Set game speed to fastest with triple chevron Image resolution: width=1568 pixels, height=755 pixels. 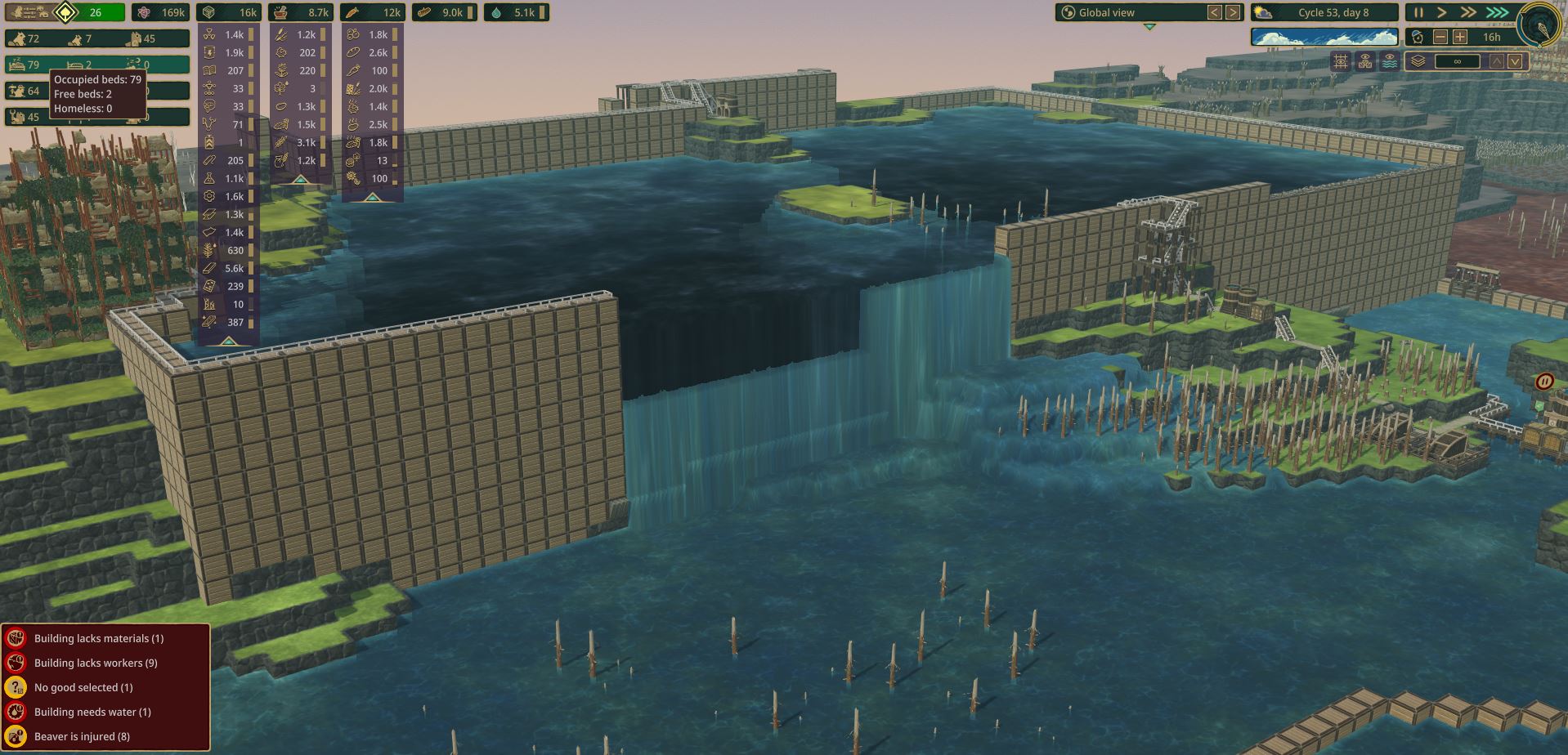coord(1496,12)
